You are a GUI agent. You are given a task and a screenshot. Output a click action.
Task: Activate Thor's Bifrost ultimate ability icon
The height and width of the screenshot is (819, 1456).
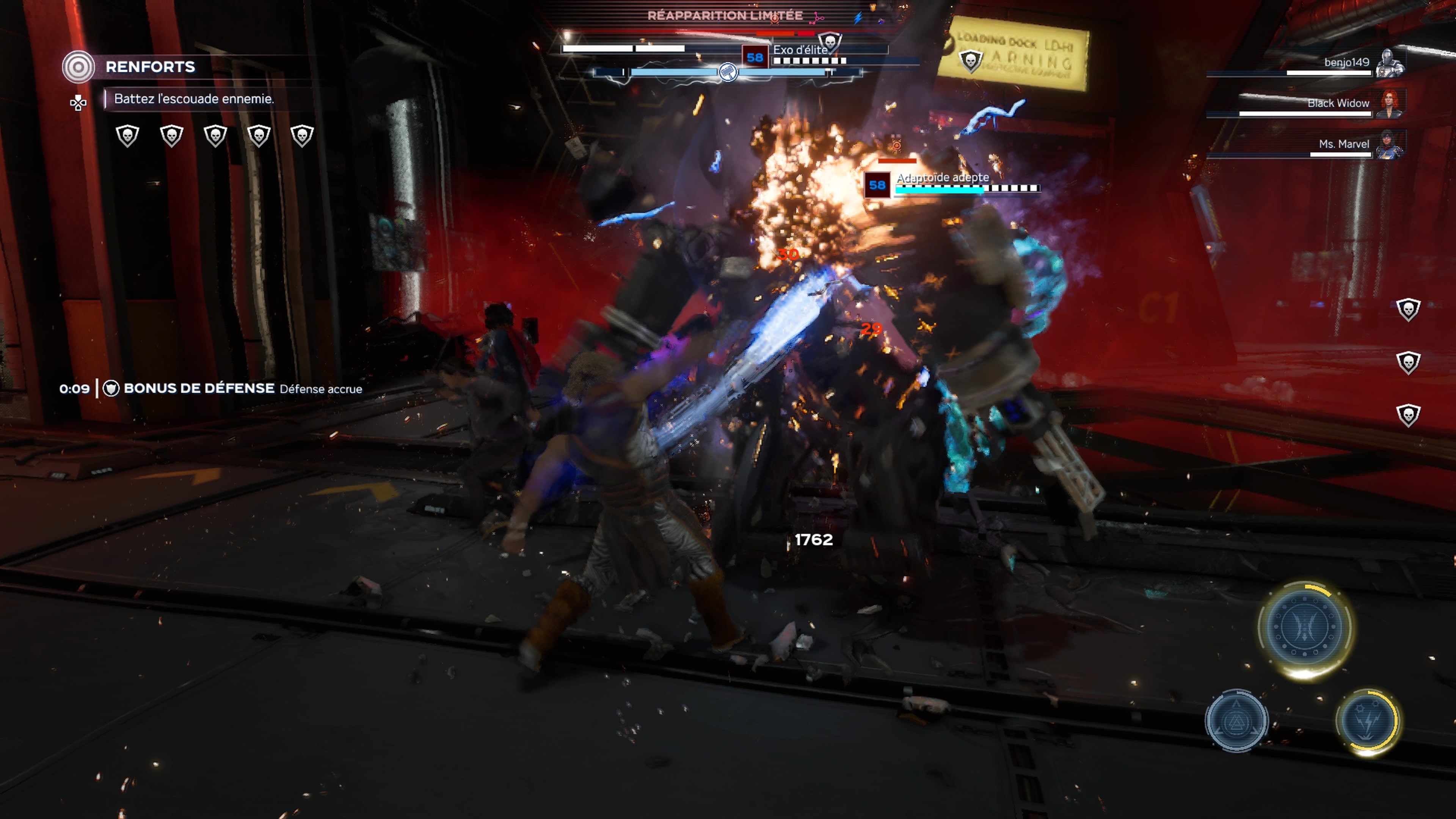pos(1305,627)
